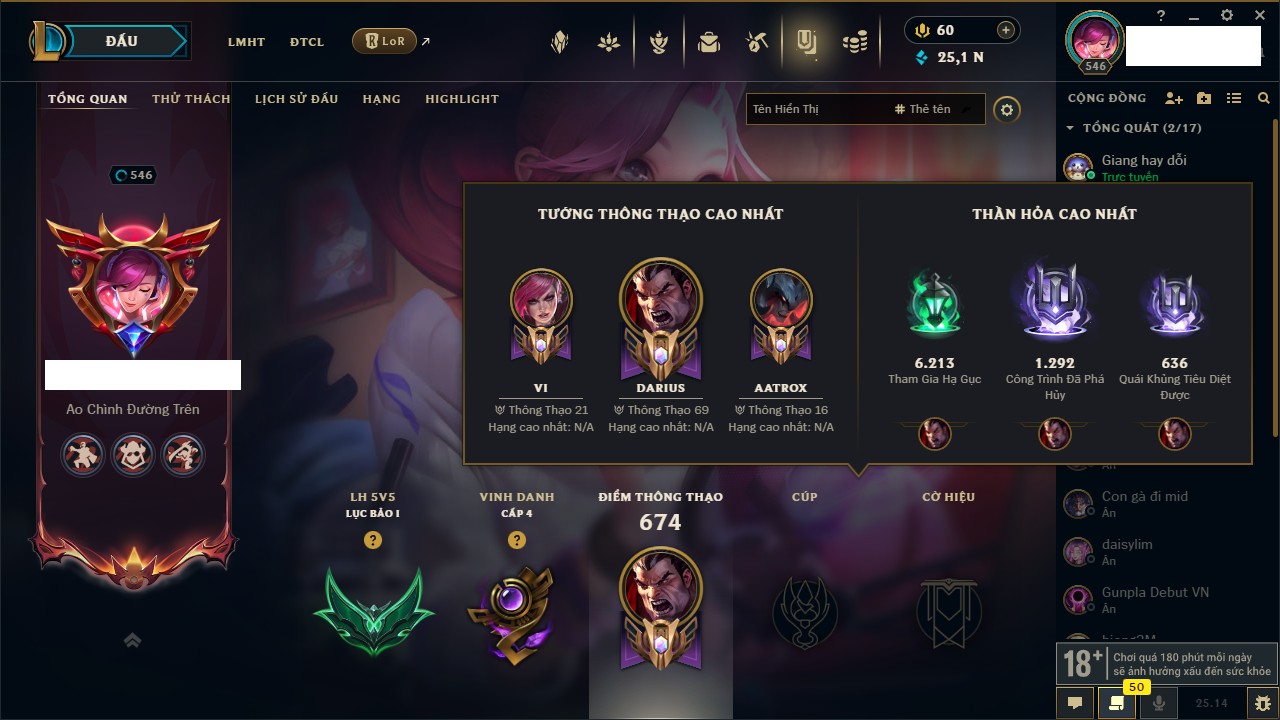Viewport: 1280px width, 720px height.
Task: Click the Tên Hiển Thị search field
Action: 815,109
